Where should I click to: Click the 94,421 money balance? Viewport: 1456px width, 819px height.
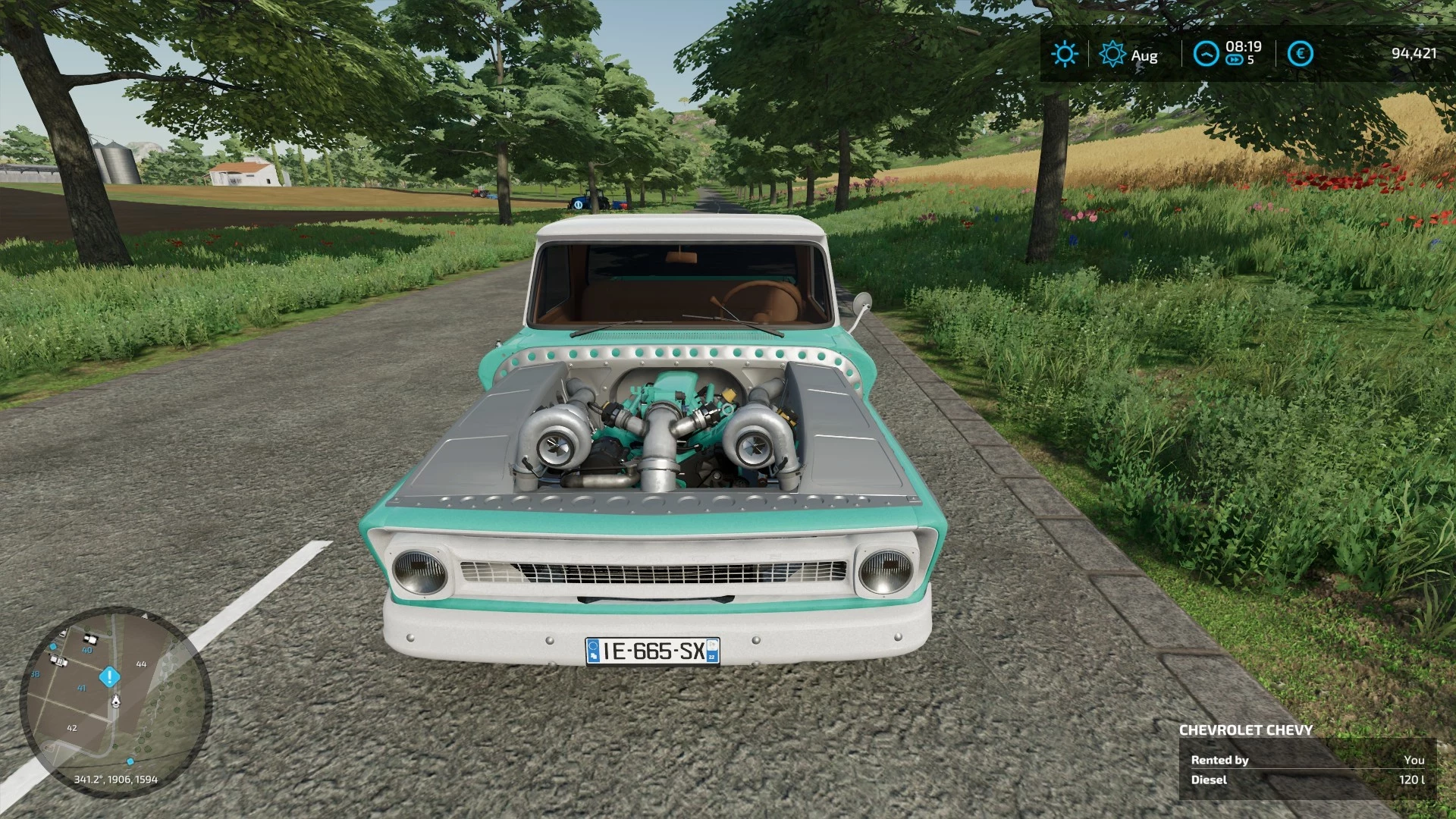[x=1413, y=54]
